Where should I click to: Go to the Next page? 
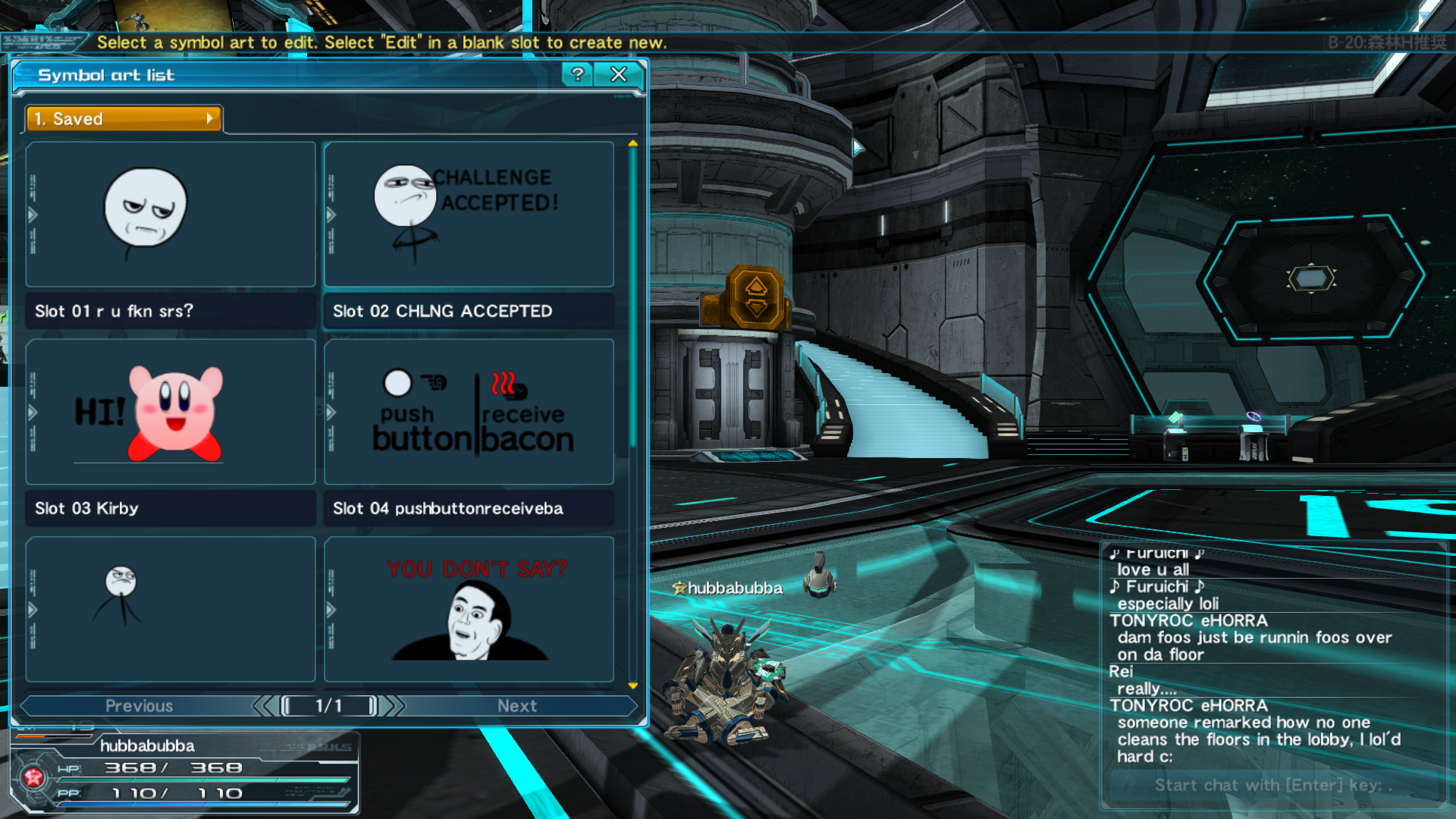[517, 706]
